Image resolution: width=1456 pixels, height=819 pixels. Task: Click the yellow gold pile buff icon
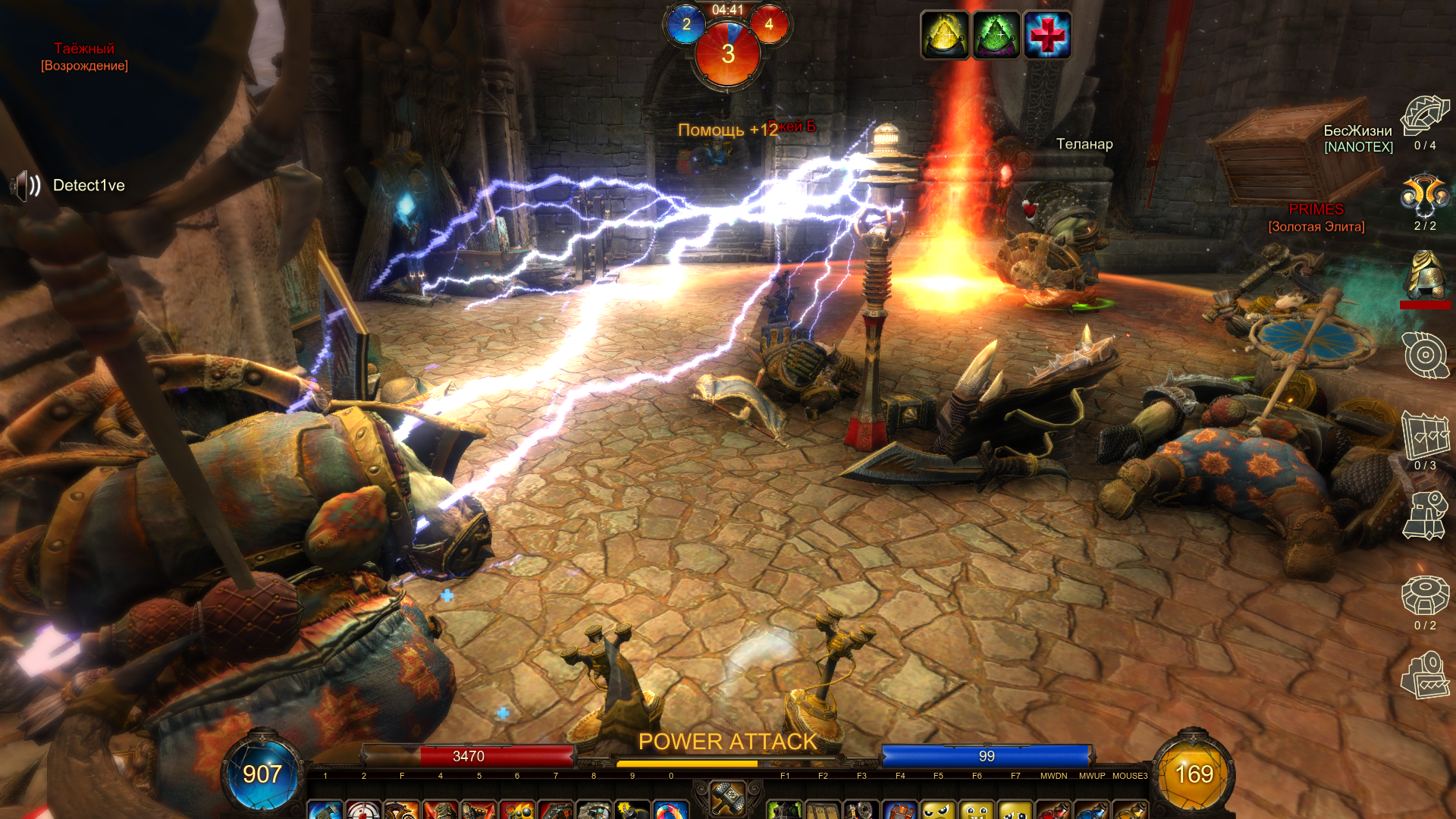[x=945, y=35]
